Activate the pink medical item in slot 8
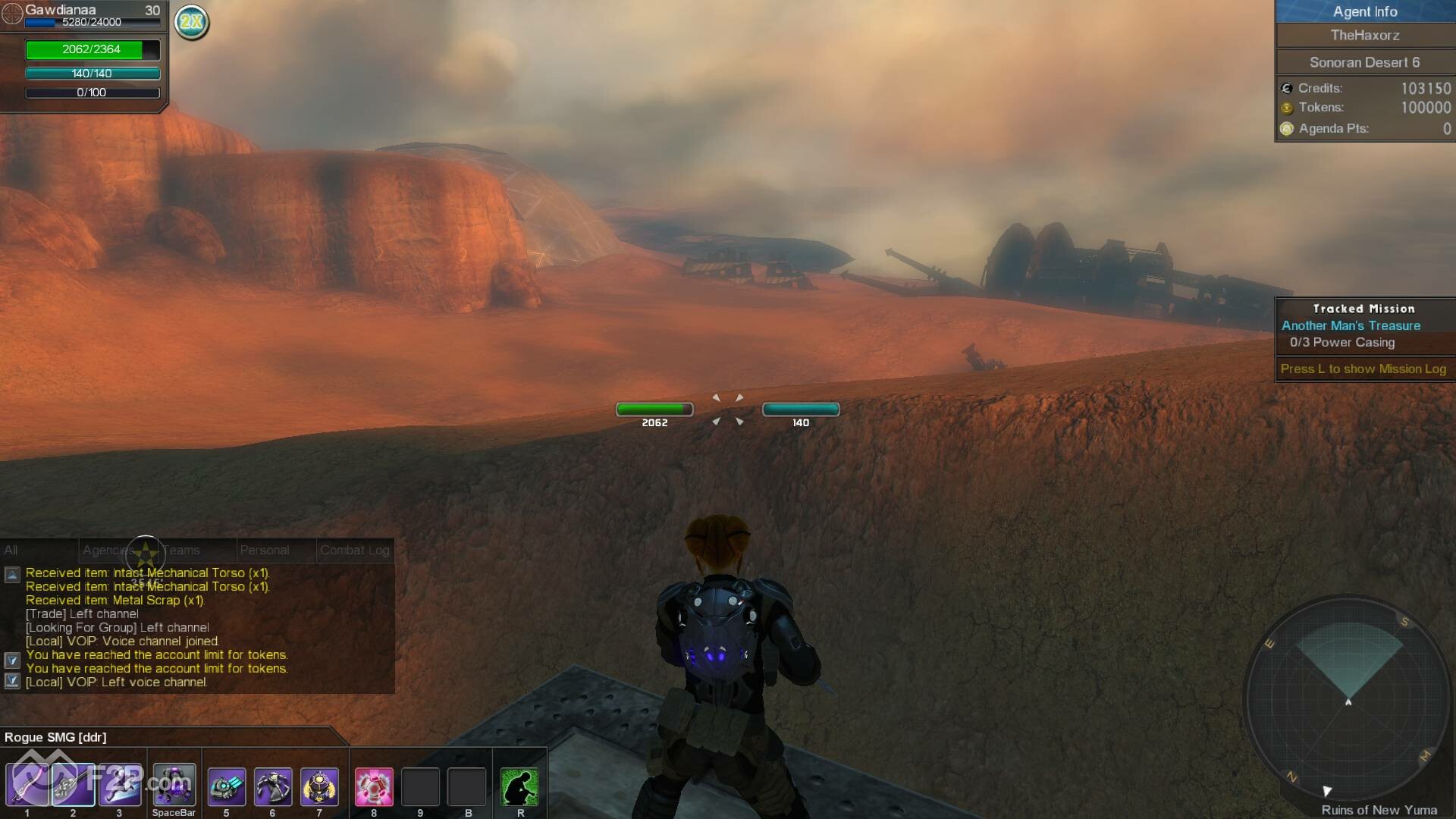Image resolution: width=1456 pixels, height=819 pixels. point(374,786)
